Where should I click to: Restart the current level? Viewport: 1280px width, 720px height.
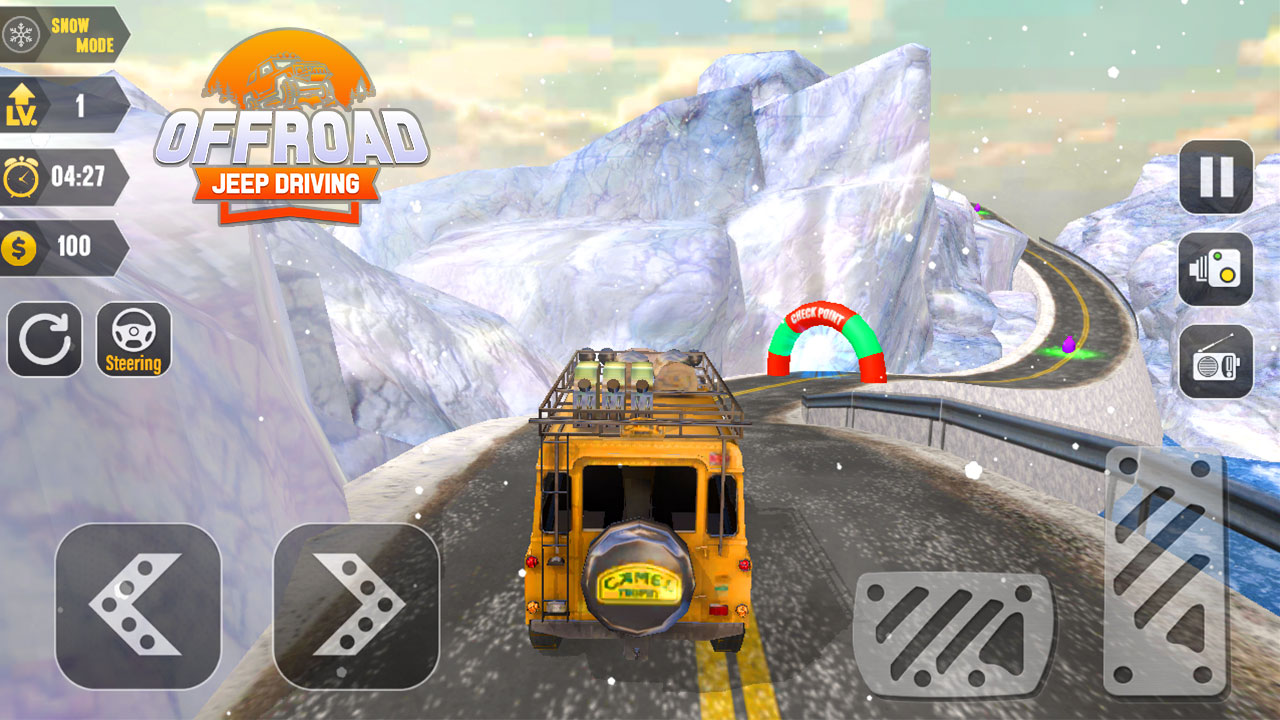44,338
